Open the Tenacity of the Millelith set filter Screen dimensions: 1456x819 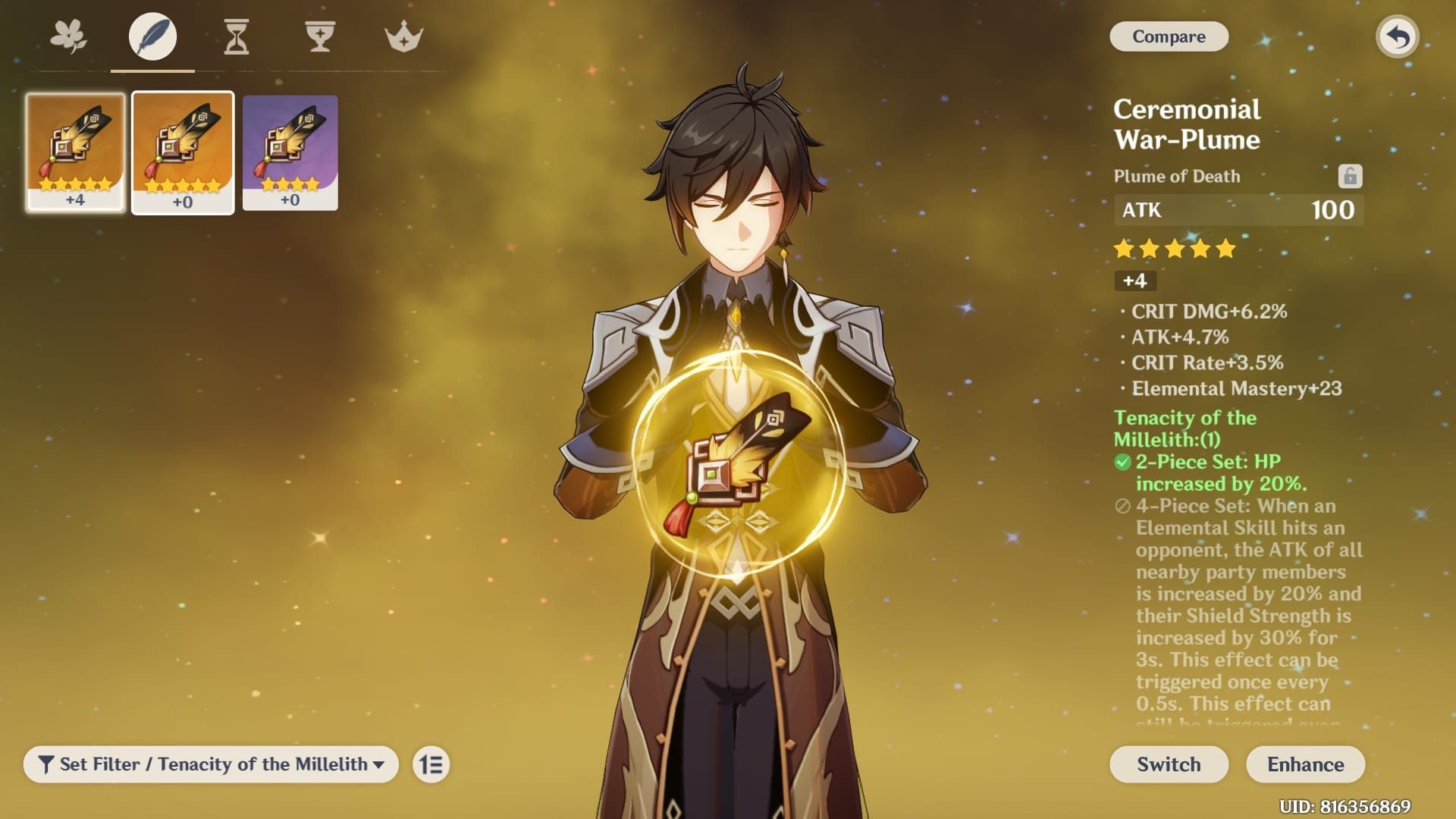pos(211,764)
